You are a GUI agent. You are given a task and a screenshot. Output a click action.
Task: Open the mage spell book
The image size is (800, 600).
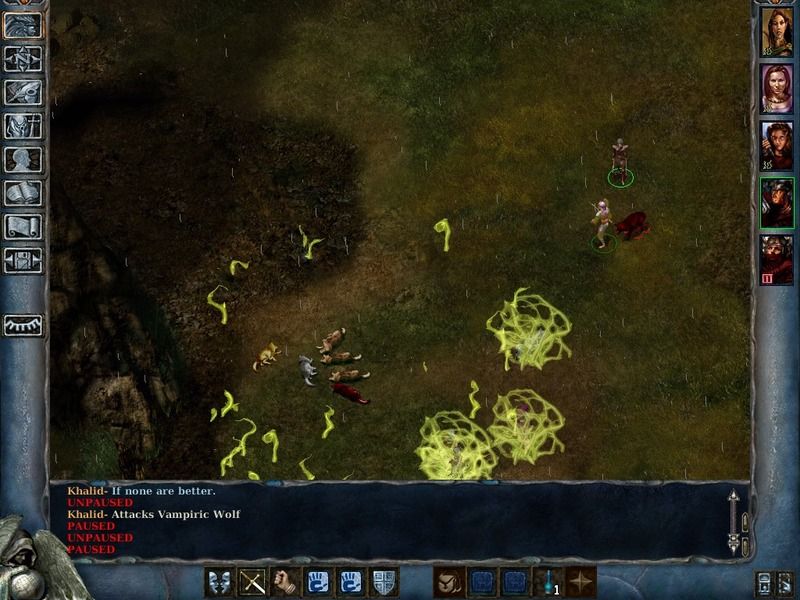click(23, 192)
